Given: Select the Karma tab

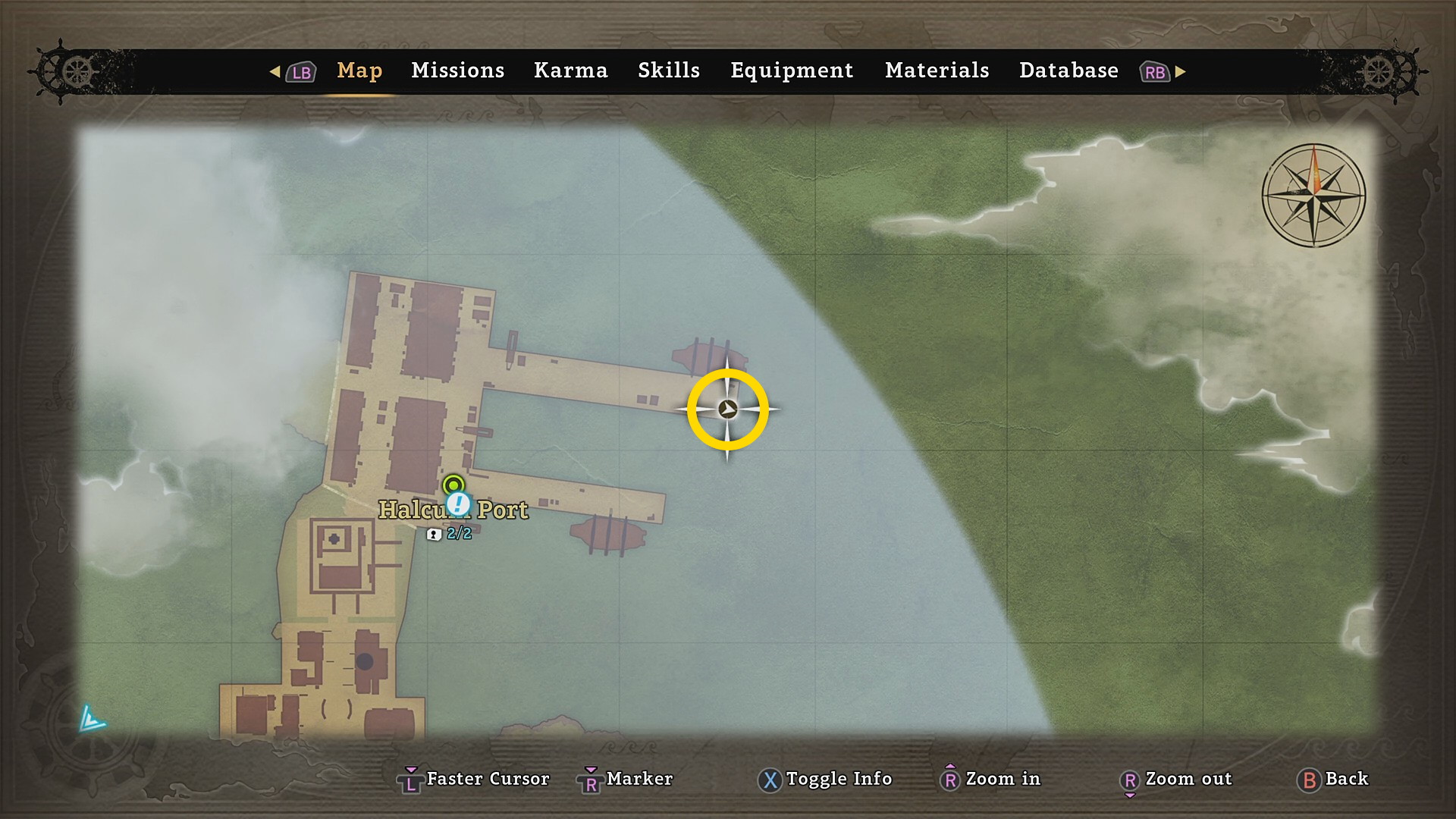Looking at the screenshot, I should 570,71.
